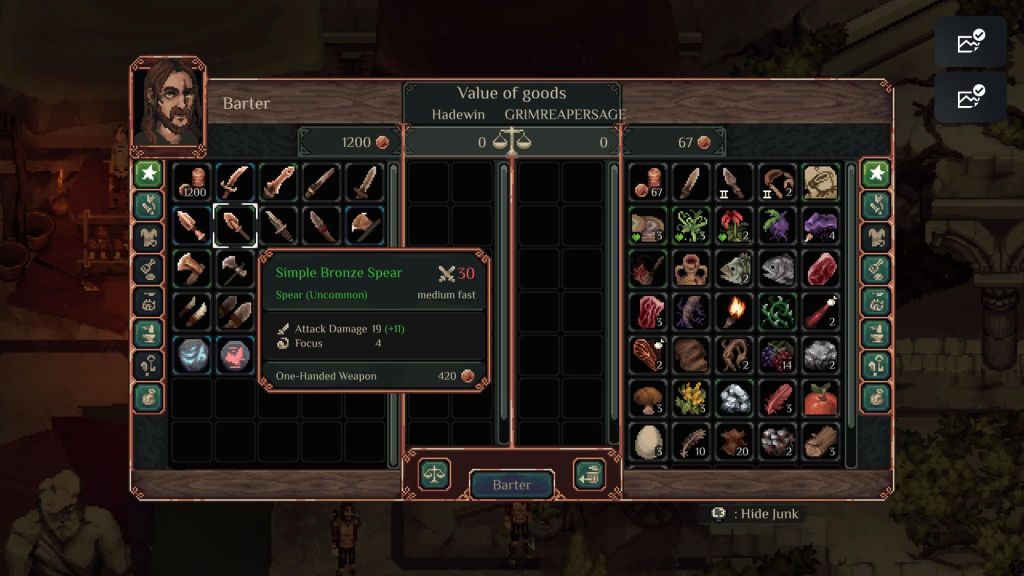
Task: Filter player inventory by armor tab
Action: pos(877,237)
